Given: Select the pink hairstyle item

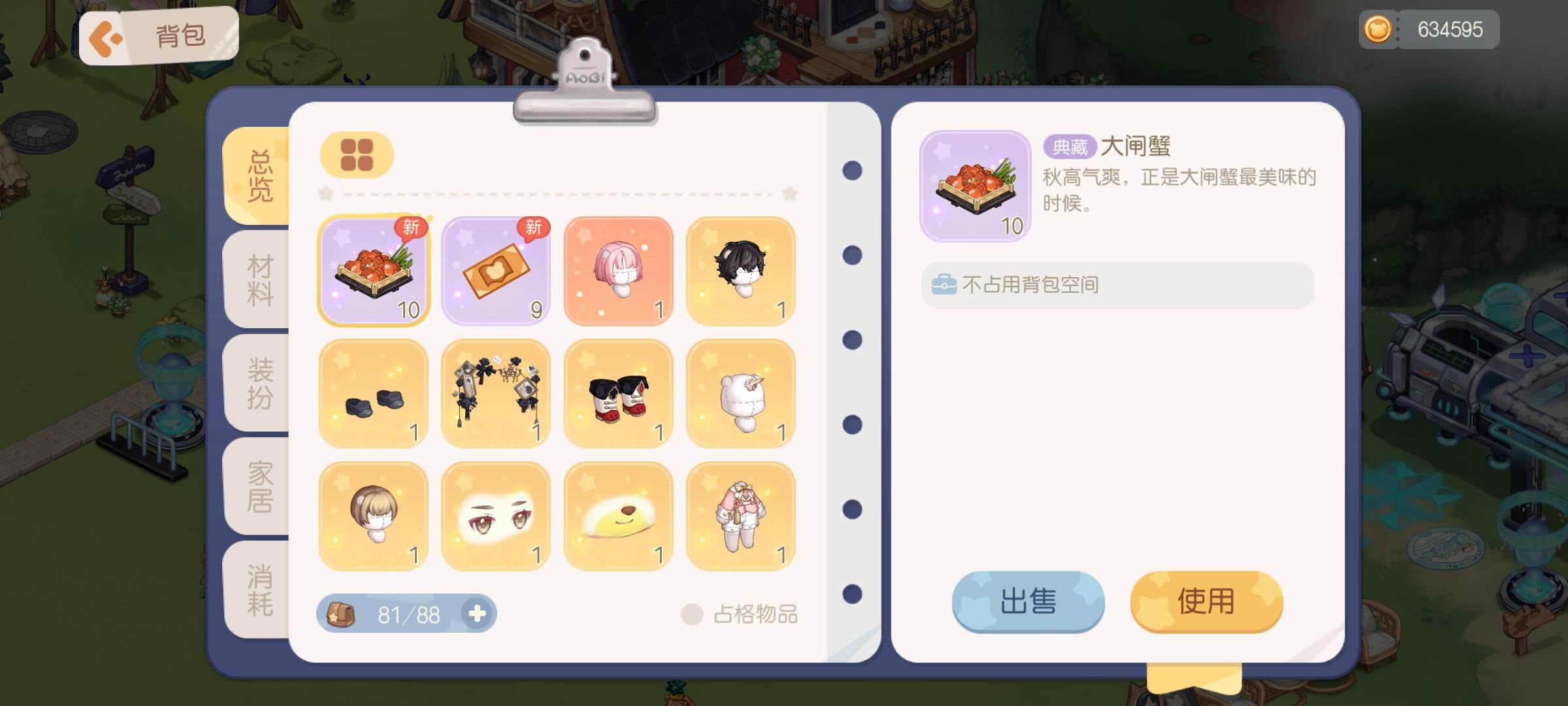Looking at the screenshot, I should (x=618, y=270).
